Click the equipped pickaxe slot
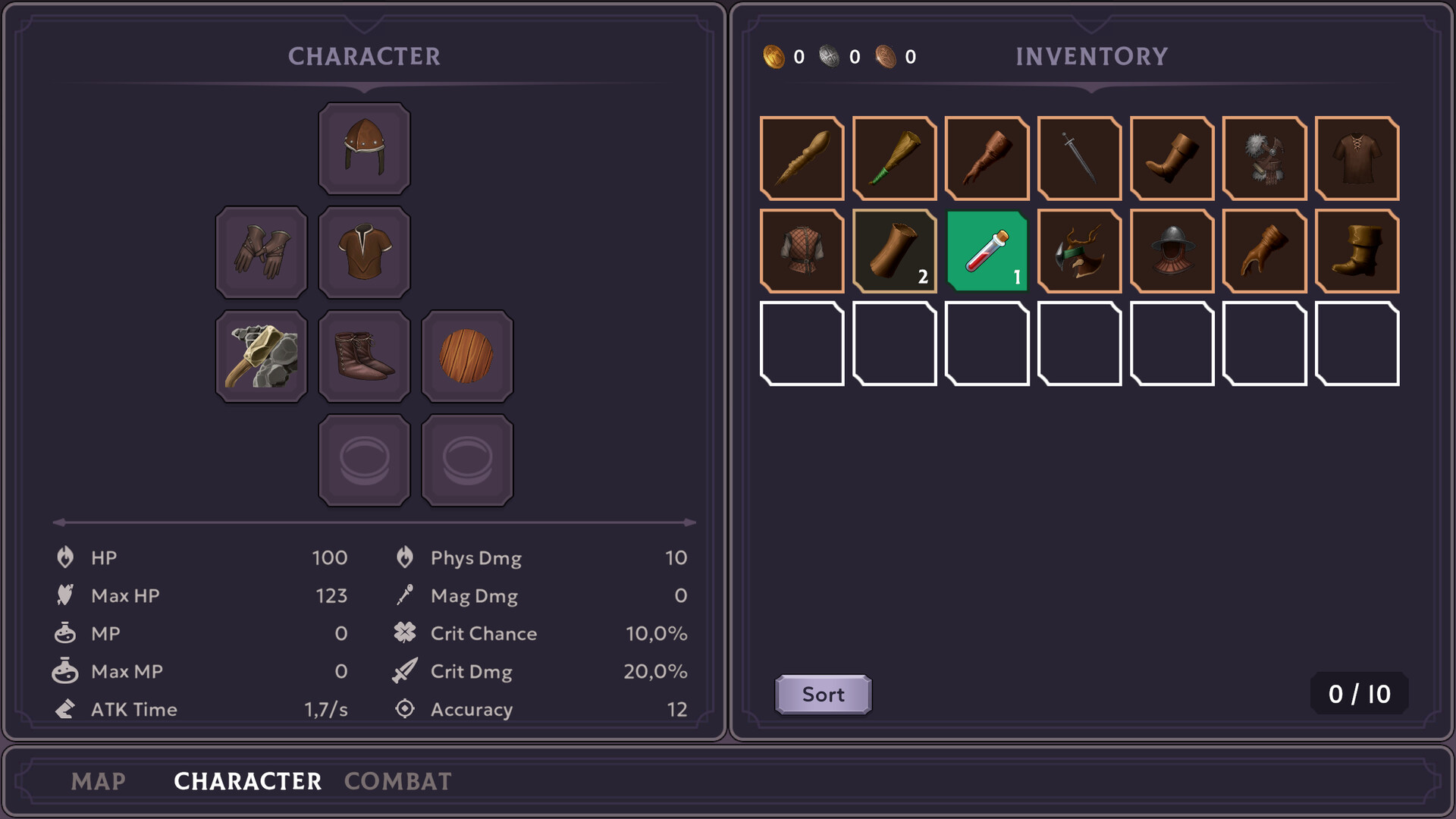Image resolution: width=1456 pixels, height=819 pixels. (261, 356)
